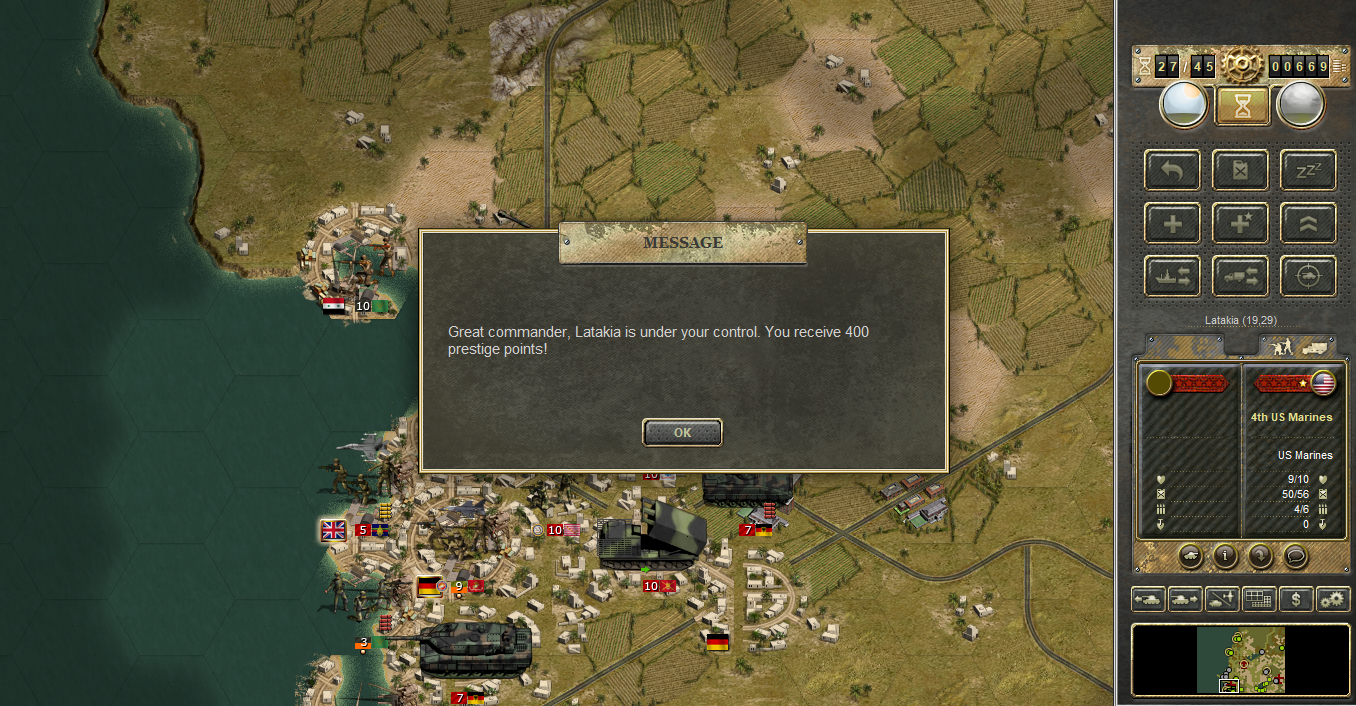Confirm the Latakia message with OK

click(682, 432)
